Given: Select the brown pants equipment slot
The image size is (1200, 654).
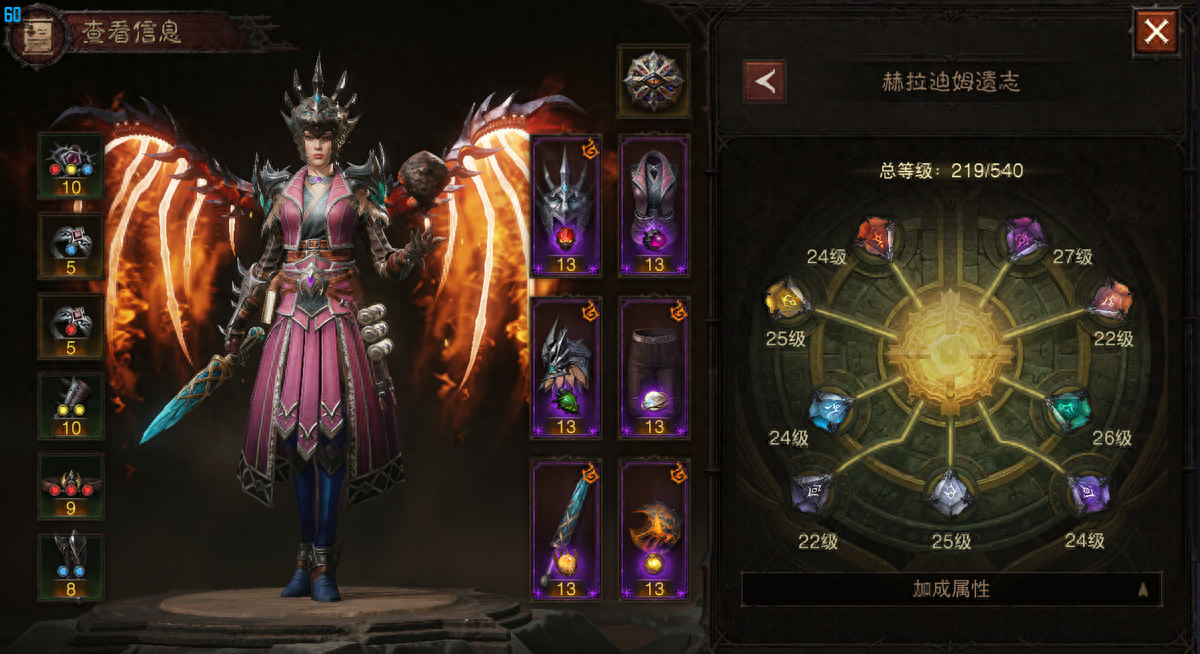Looking at the screenshot, I should (x=654, y=367).
